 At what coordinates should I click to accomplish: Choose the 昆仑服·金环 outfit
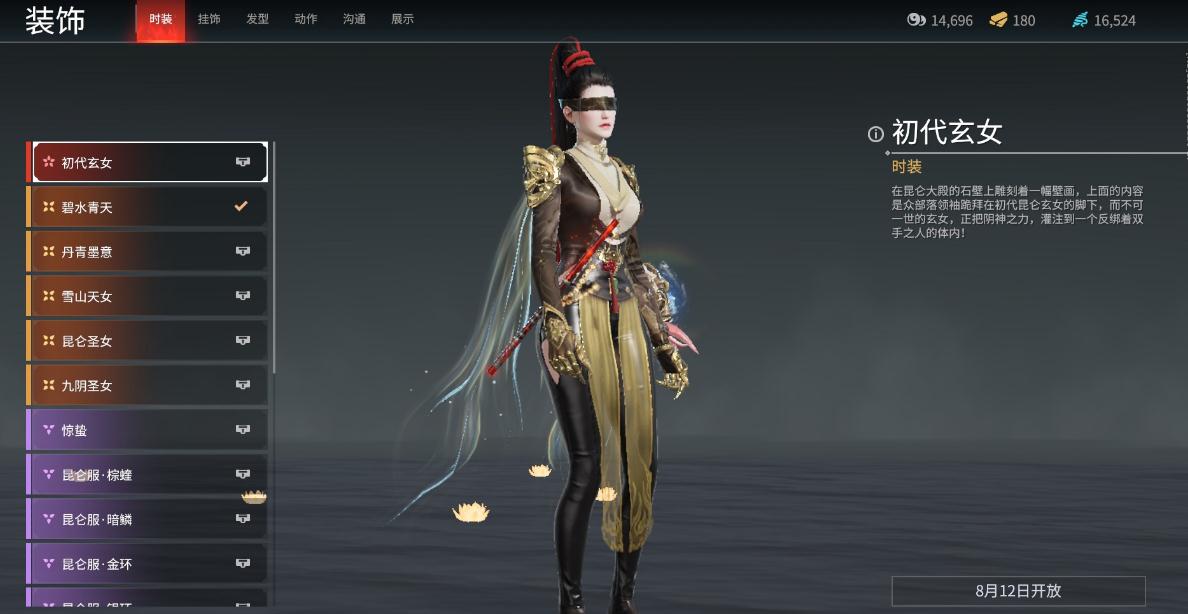[148, 564]
